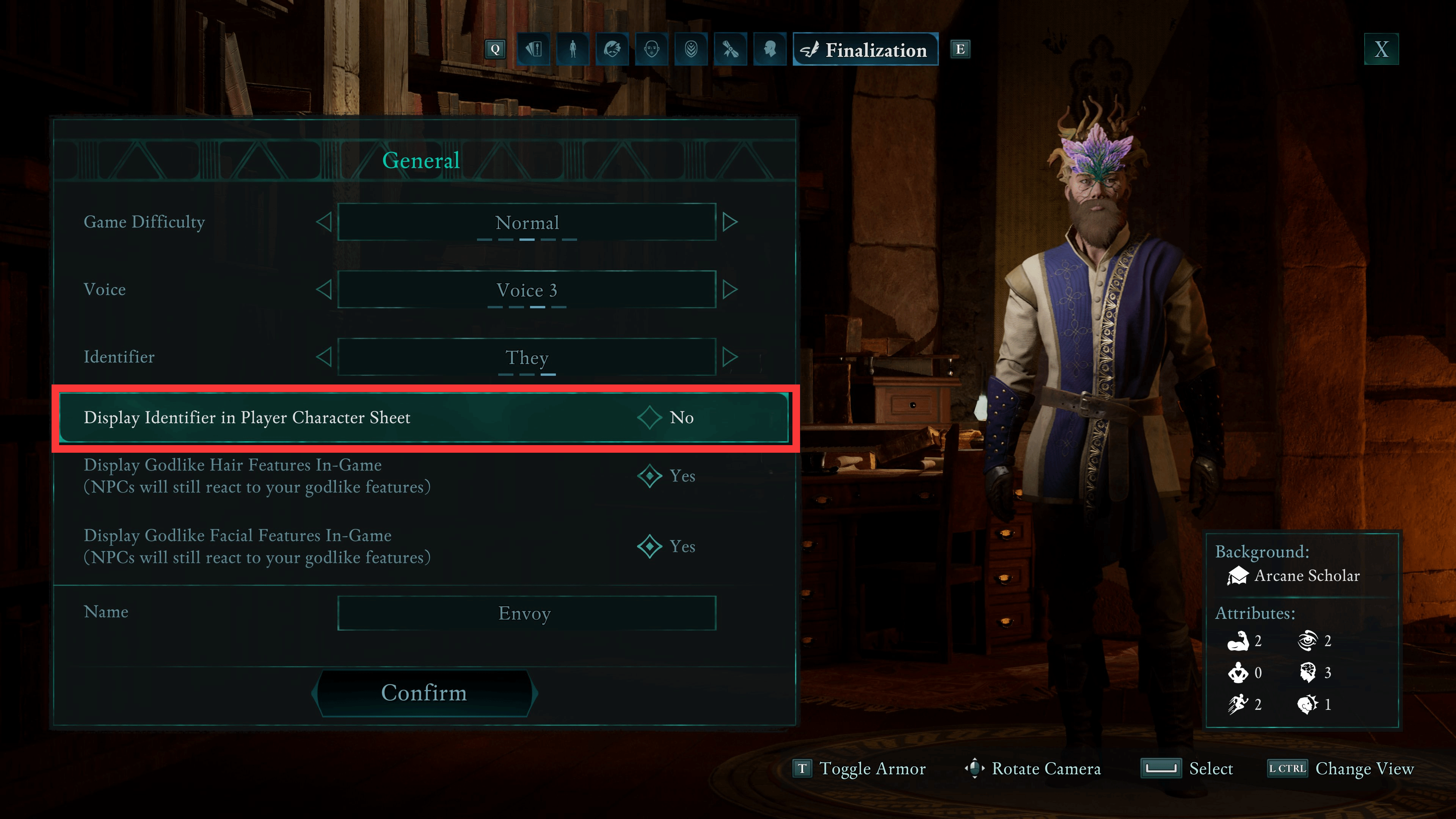Go to the front-facing face tab
Viewport: 1456px width, 819px height.
[652, 50]
